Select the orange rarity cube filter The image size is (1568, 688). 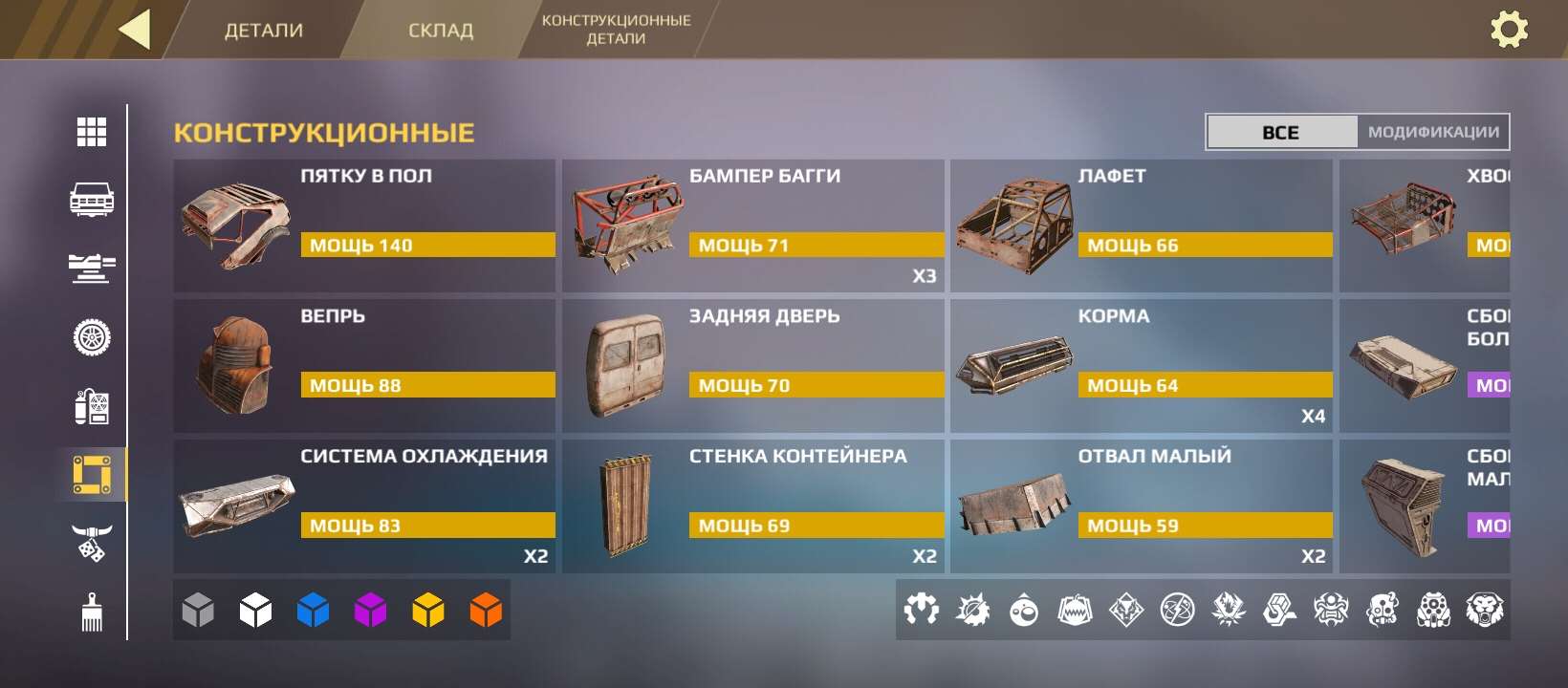(487, 609)
